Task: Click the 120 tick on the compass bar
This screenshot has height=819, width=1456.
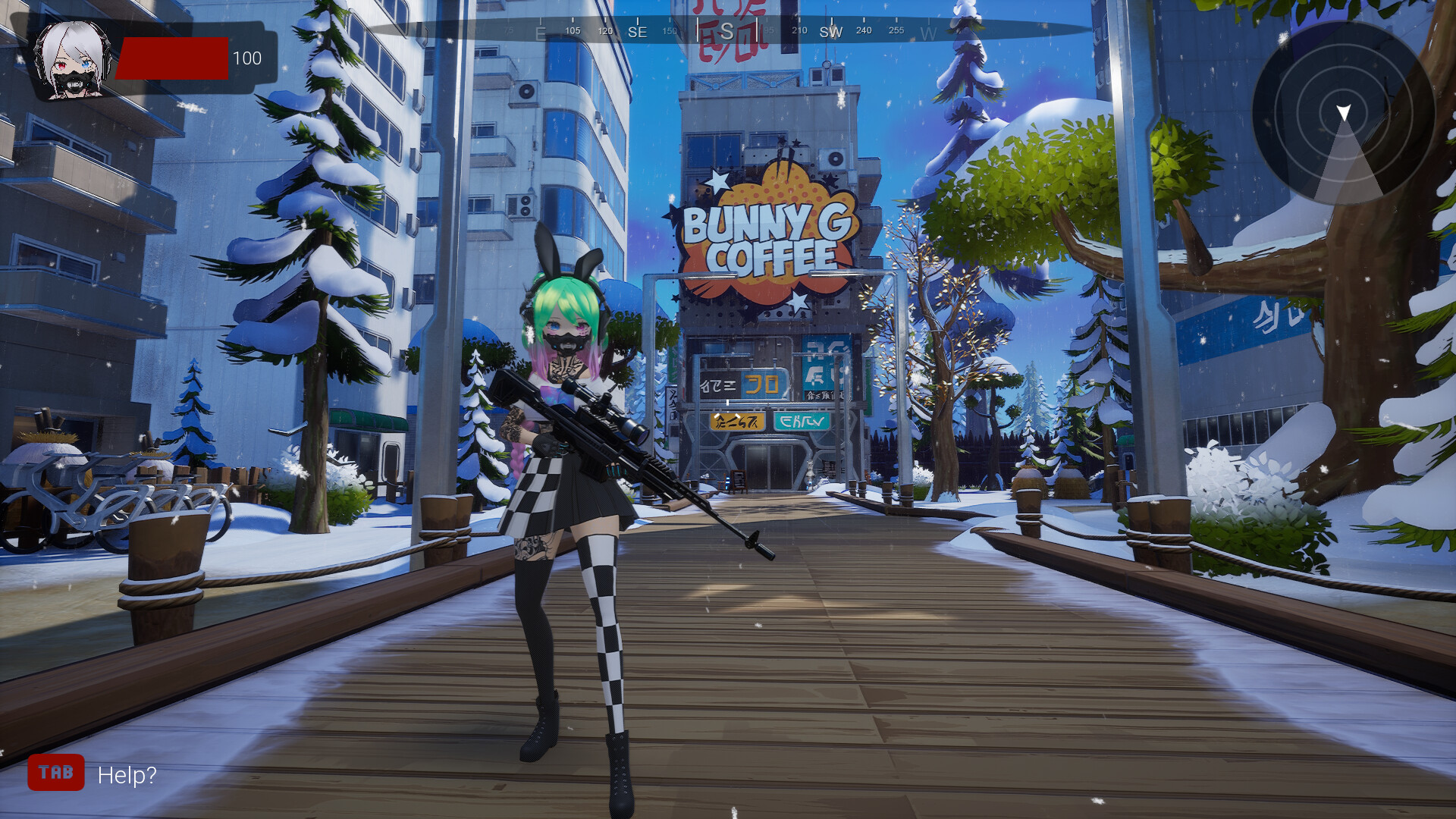Action: coord(604,31)
